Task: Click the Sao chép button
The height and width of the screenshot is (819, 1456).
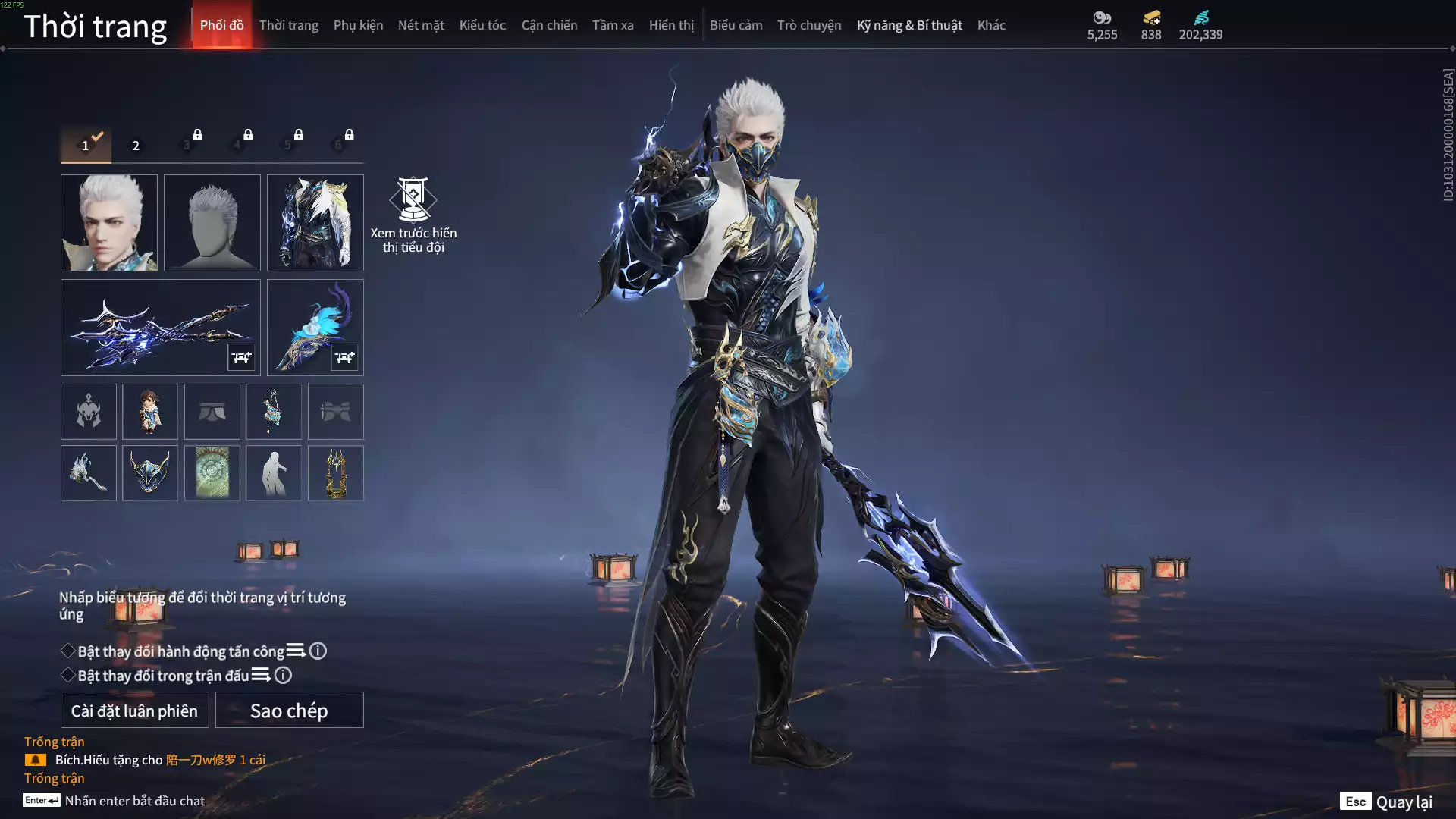Action: point(289,711)
